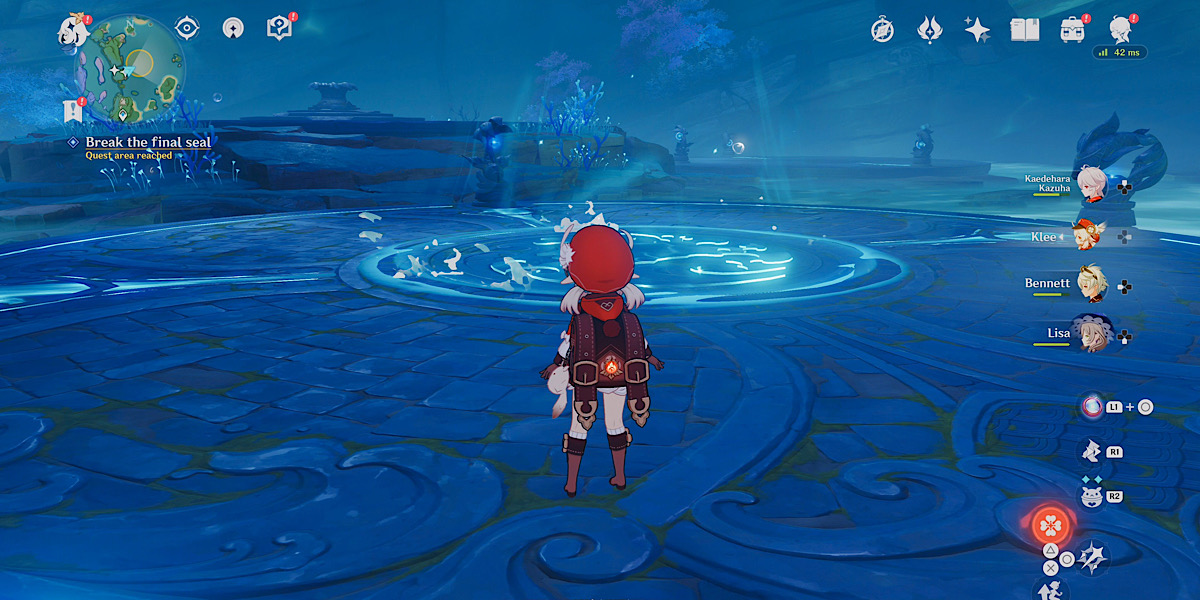Use the round bomb-face gadget icon
Image resolution: width=1200 pixels, height=600 pixels.
pos(1091,495)
